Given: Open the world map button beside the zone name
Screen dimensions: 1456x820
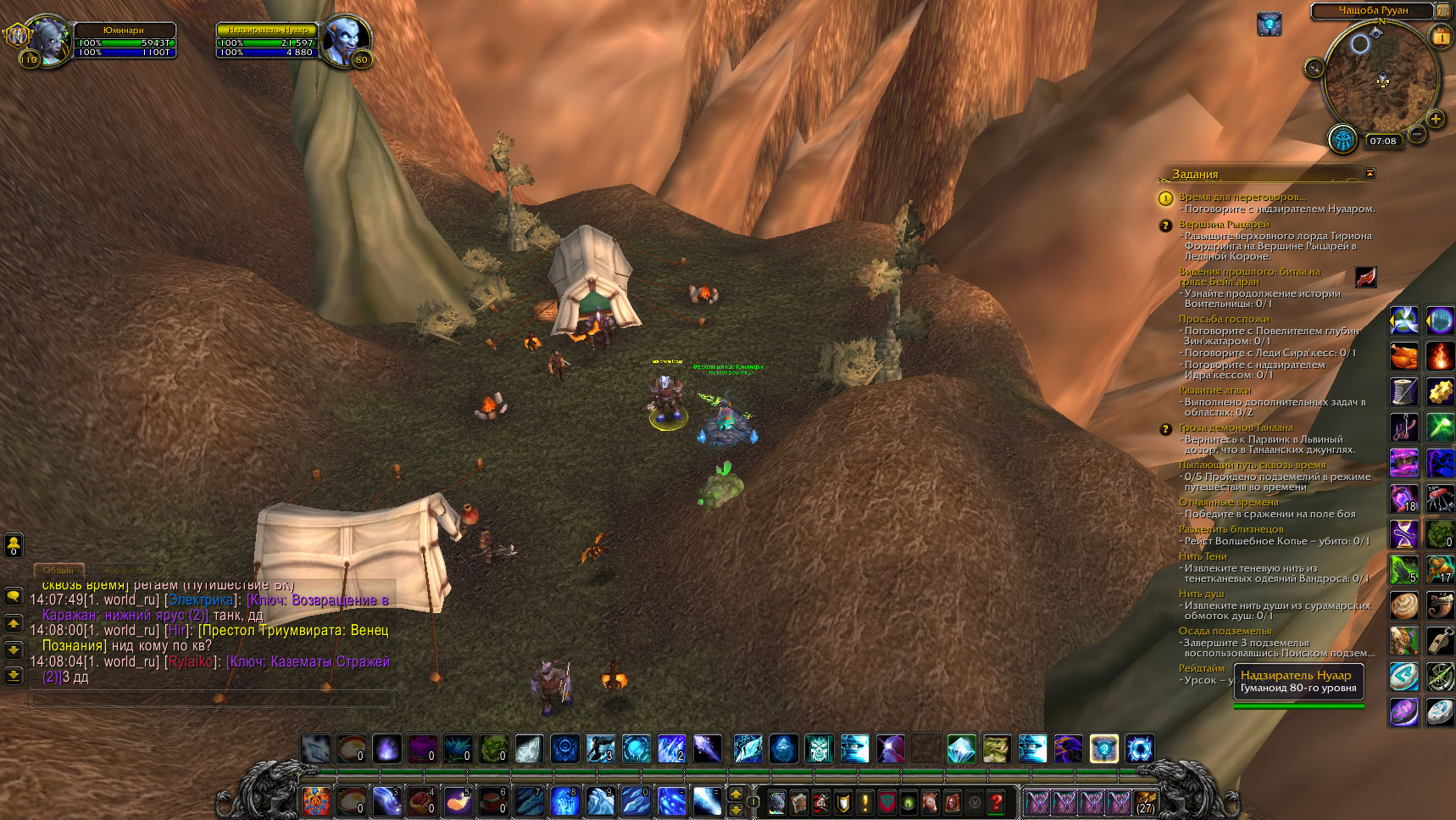Looking at the screenshot, I should pyautogui.click(x=1442, y=10).
